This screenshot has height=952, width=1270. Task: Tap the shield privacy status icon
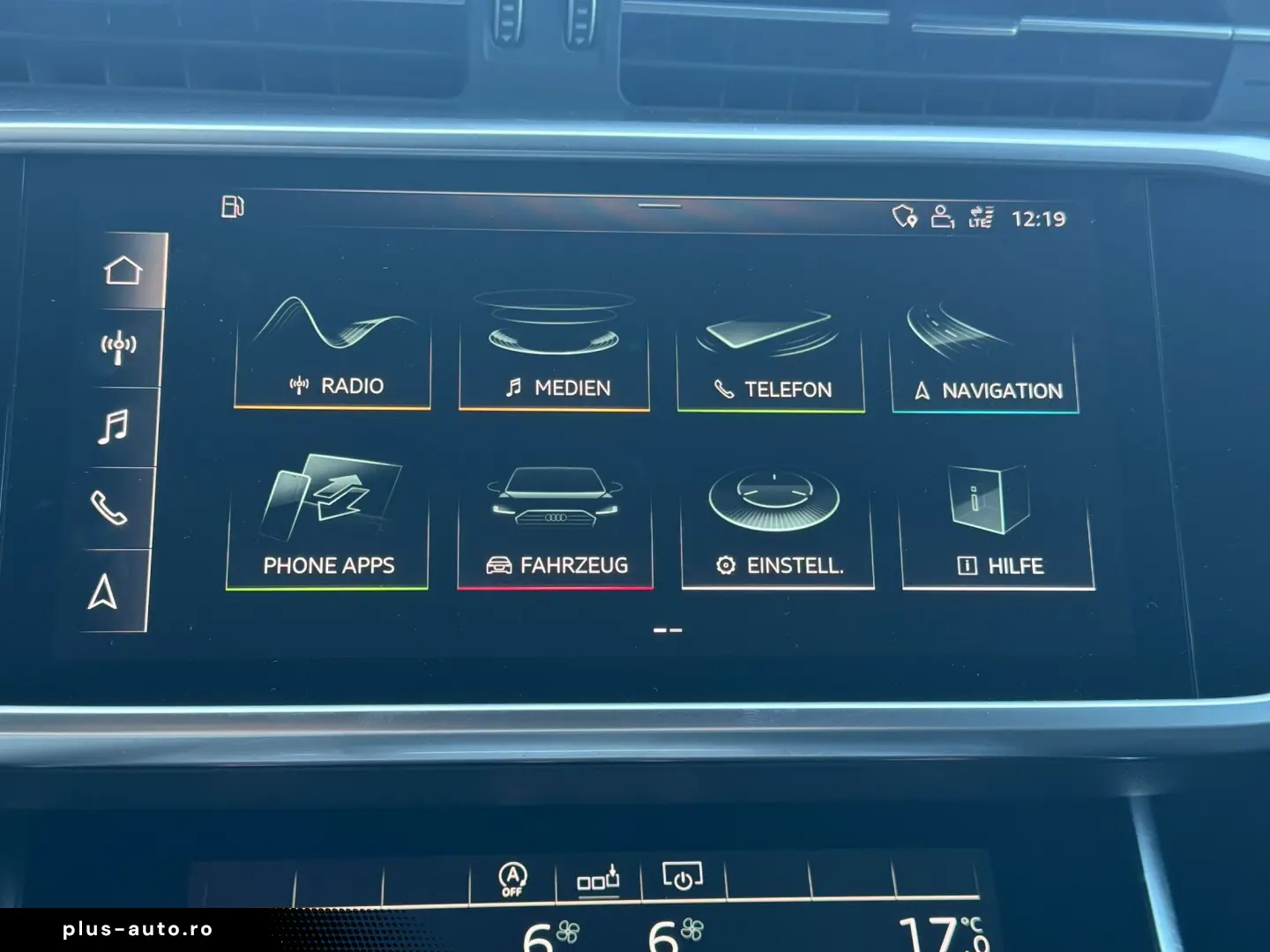(904, 215)
